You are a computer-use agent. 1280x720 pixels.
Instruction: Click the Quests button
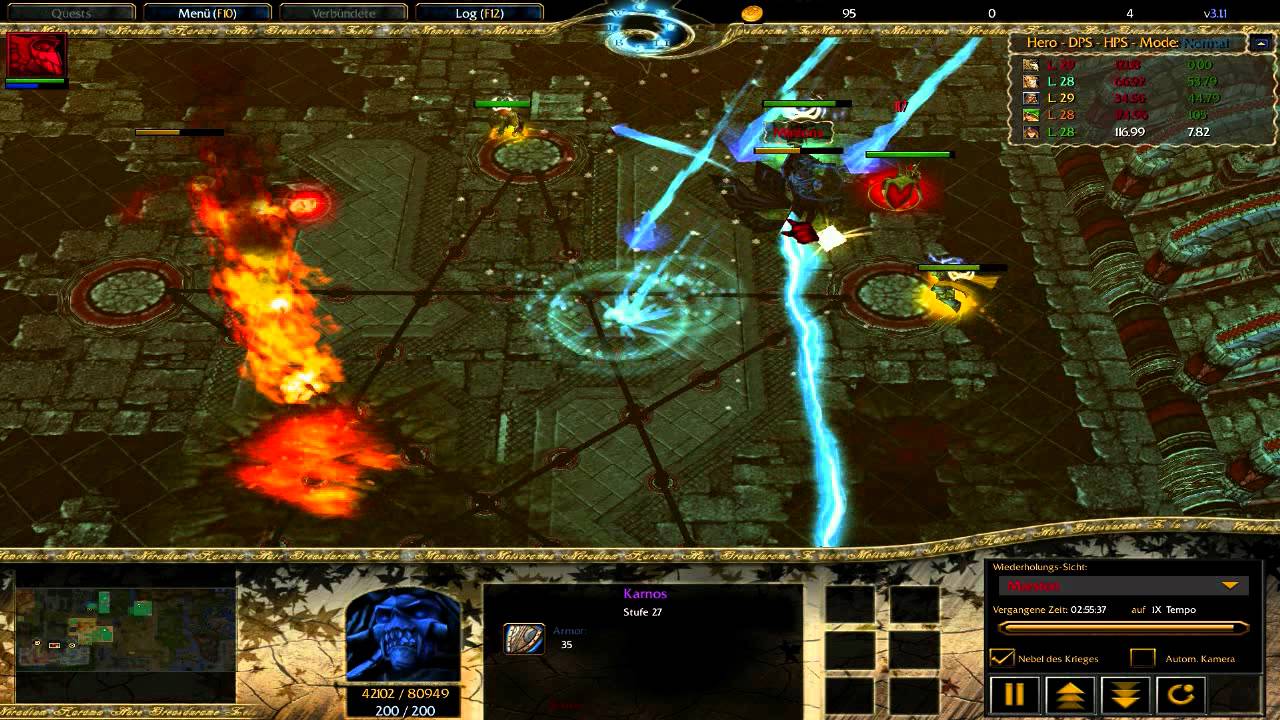tap(70, 13)
